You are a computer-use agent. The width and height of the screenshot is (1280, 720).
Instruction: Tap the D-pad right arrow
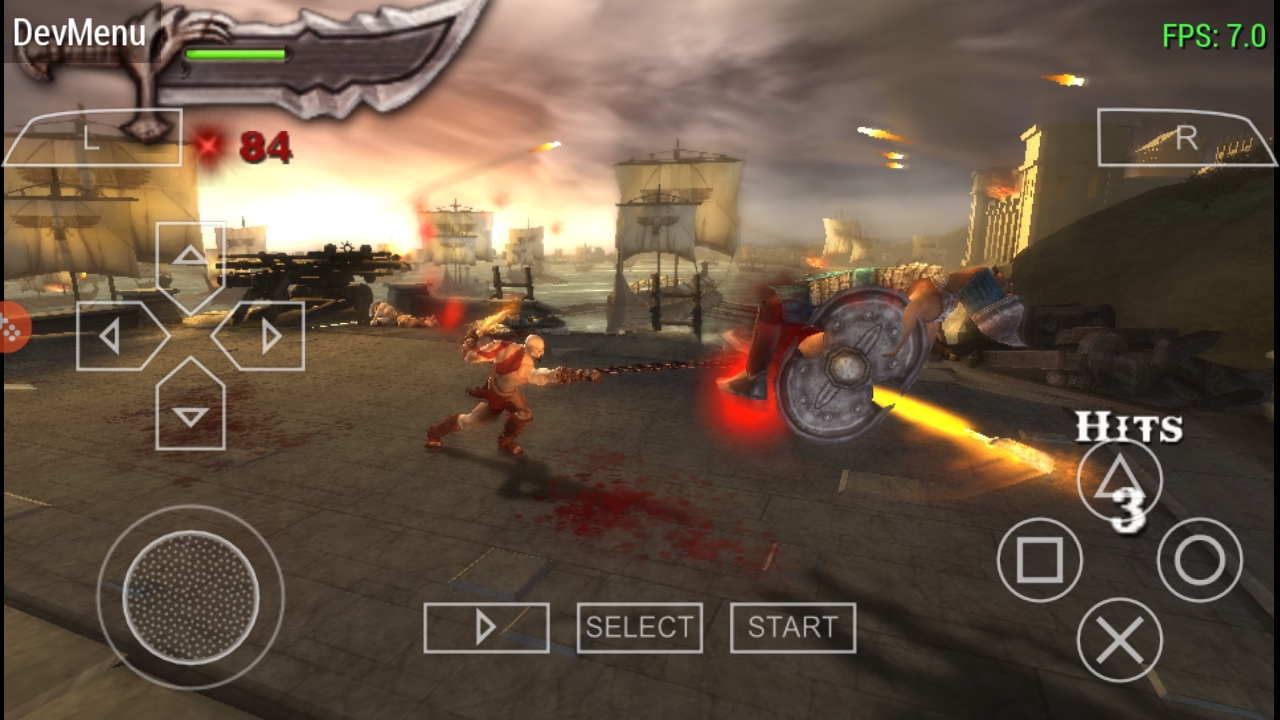(x=265, y=336)
